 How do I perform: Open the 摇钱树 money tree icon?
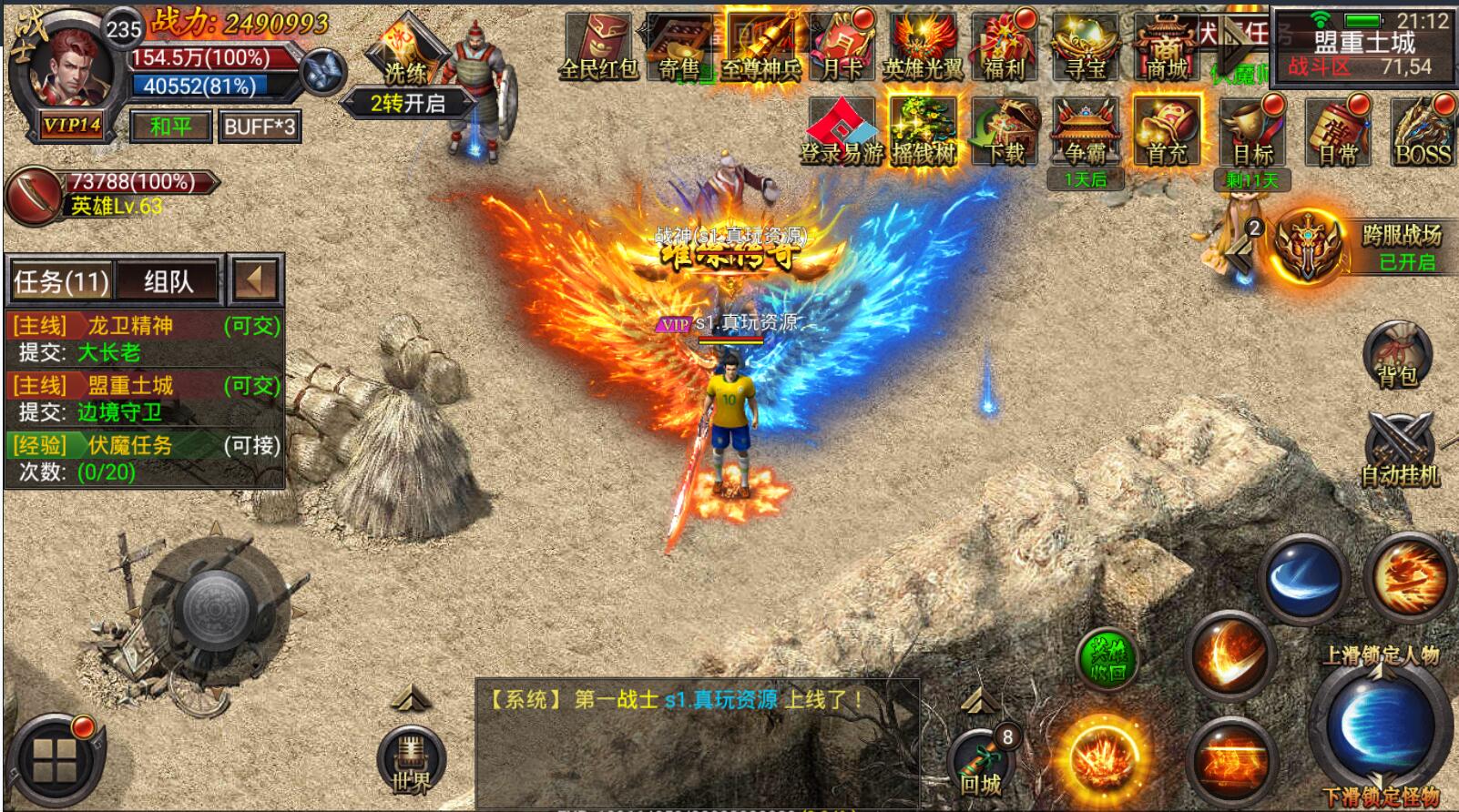[x=923, y=134]
